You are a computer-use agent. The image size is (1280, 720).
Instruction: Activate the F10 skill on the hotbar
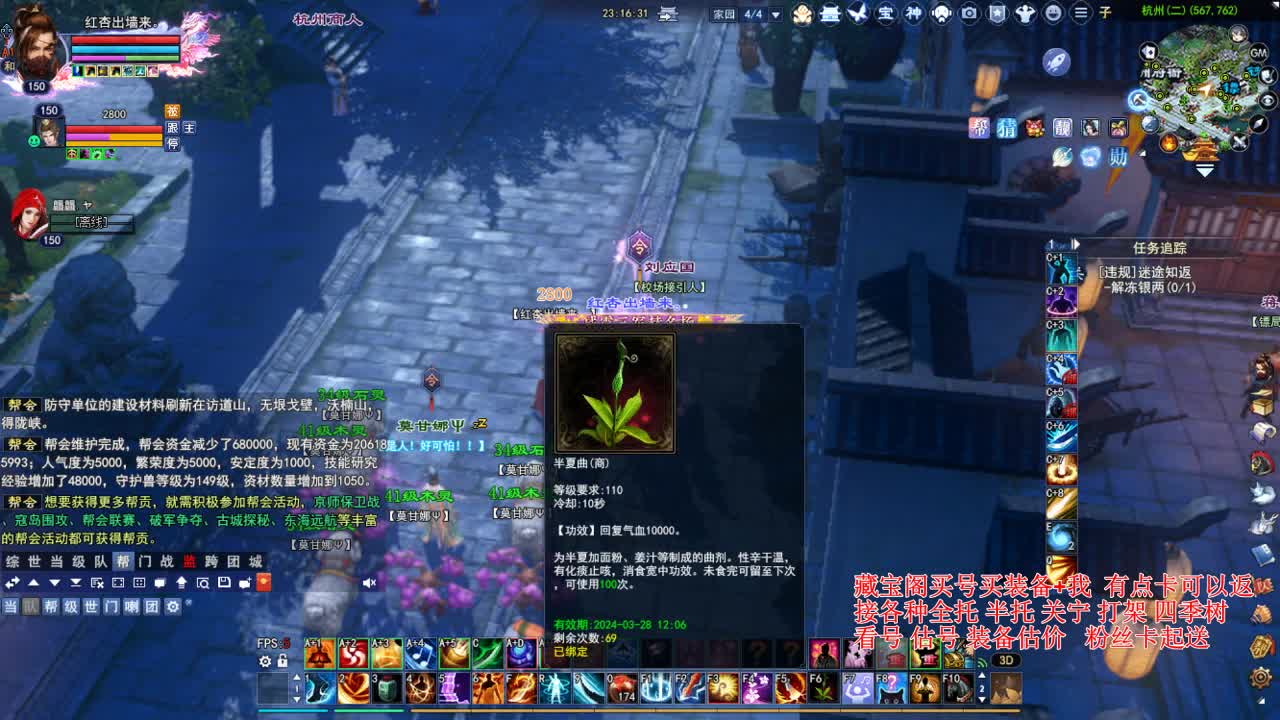[959, 688]
